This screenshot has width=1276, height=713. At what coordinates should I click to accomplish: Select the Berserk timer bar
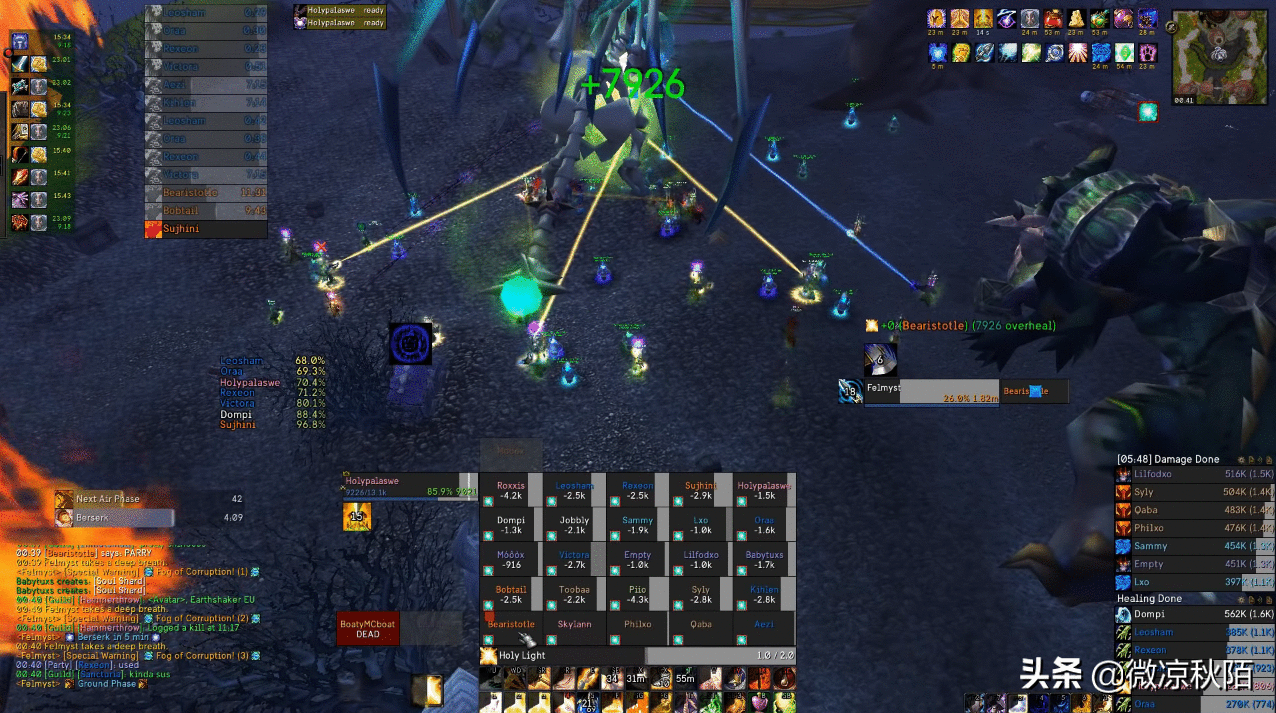[x=115, y=518]
